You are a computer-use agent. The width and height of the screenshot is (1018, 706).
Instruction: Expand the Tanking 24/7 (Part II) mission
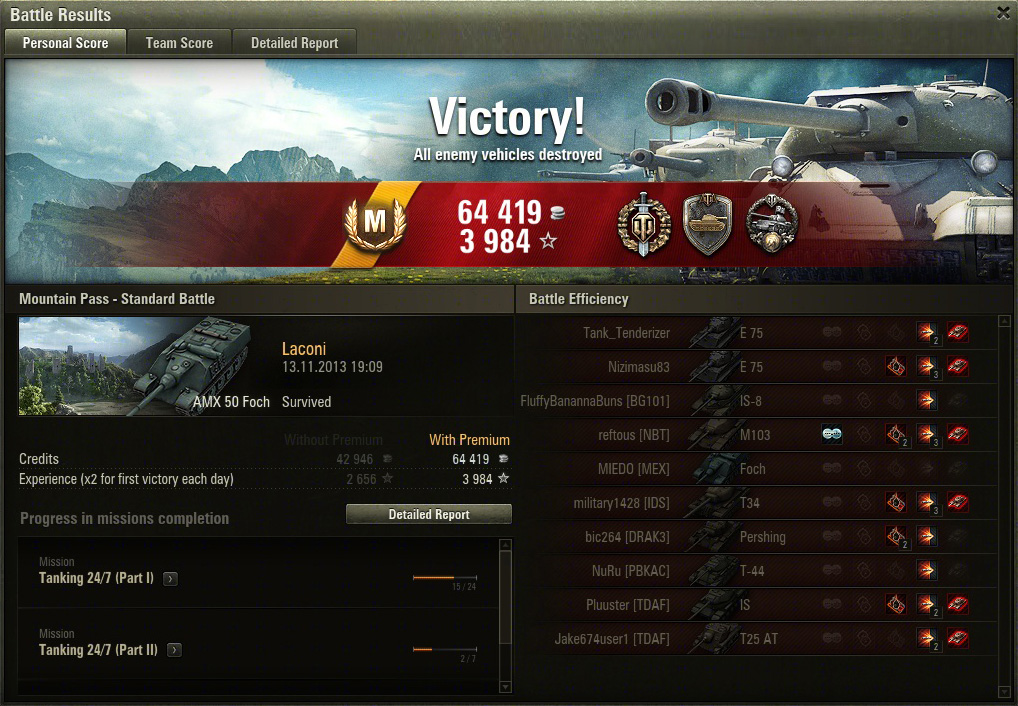[175, 650]
